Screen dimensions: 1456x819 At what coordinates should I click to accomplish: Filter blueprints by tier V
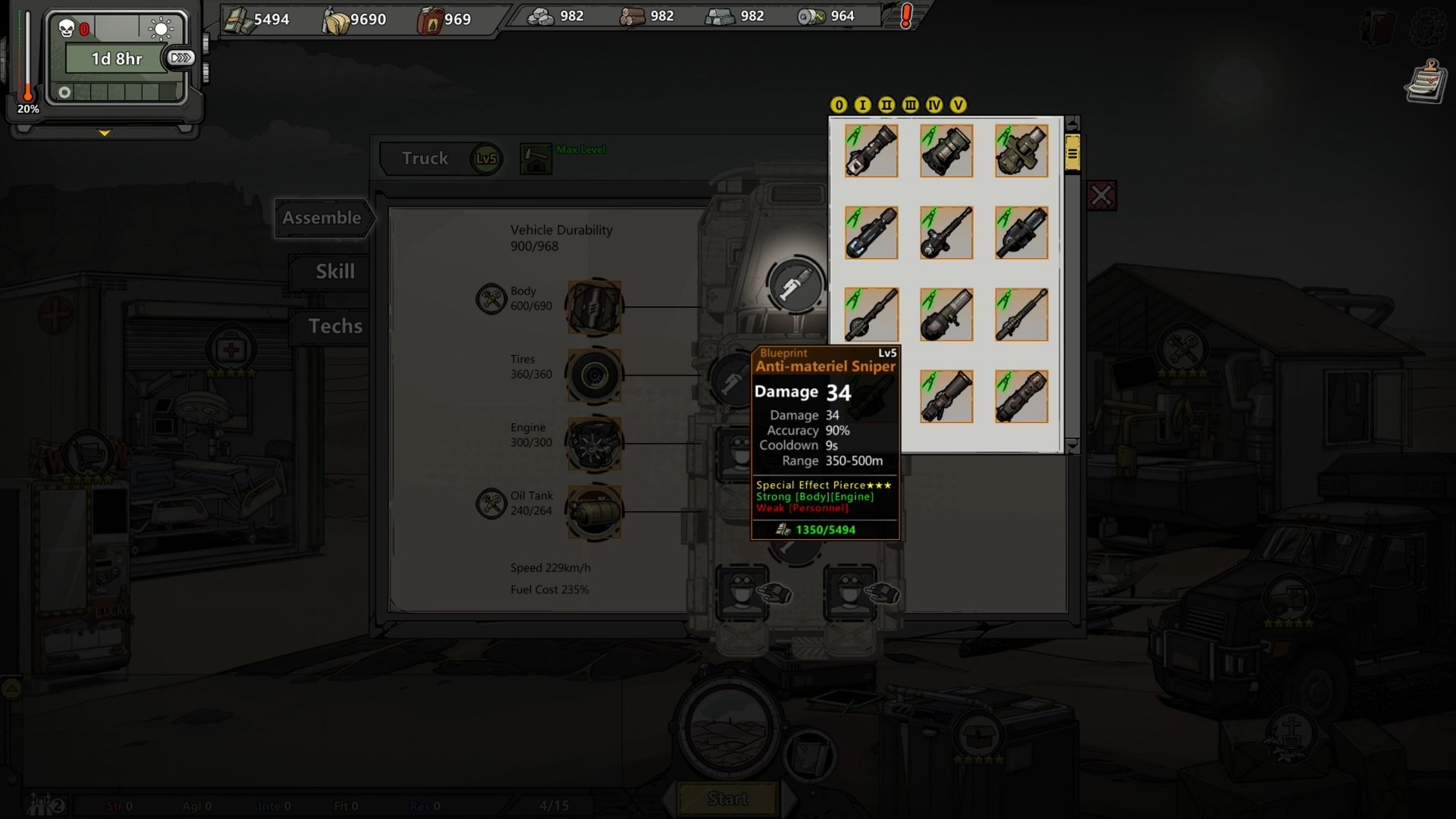(x=959, y=105)
